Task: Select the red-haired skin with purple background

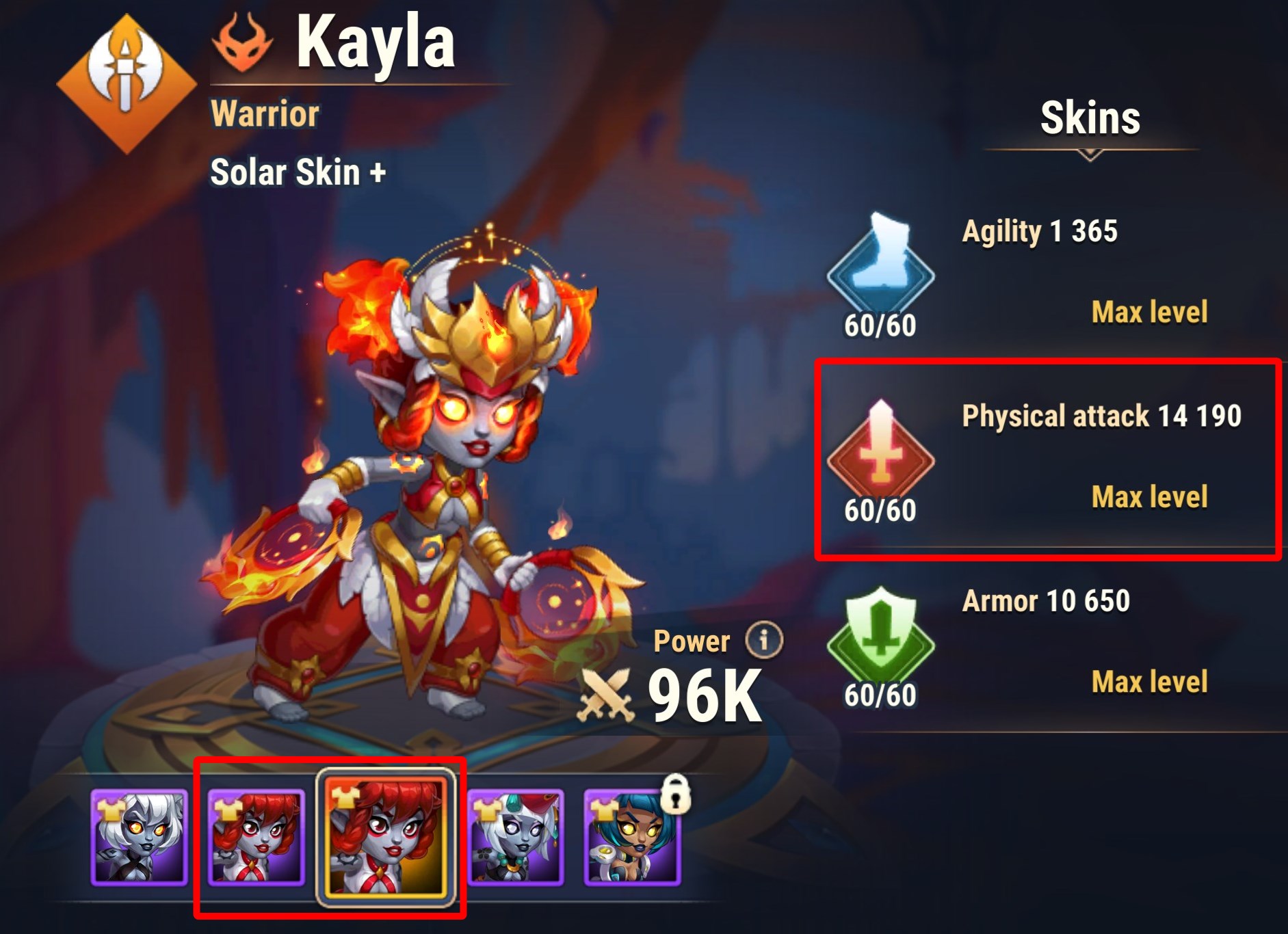Action: (x=256, y=838)
